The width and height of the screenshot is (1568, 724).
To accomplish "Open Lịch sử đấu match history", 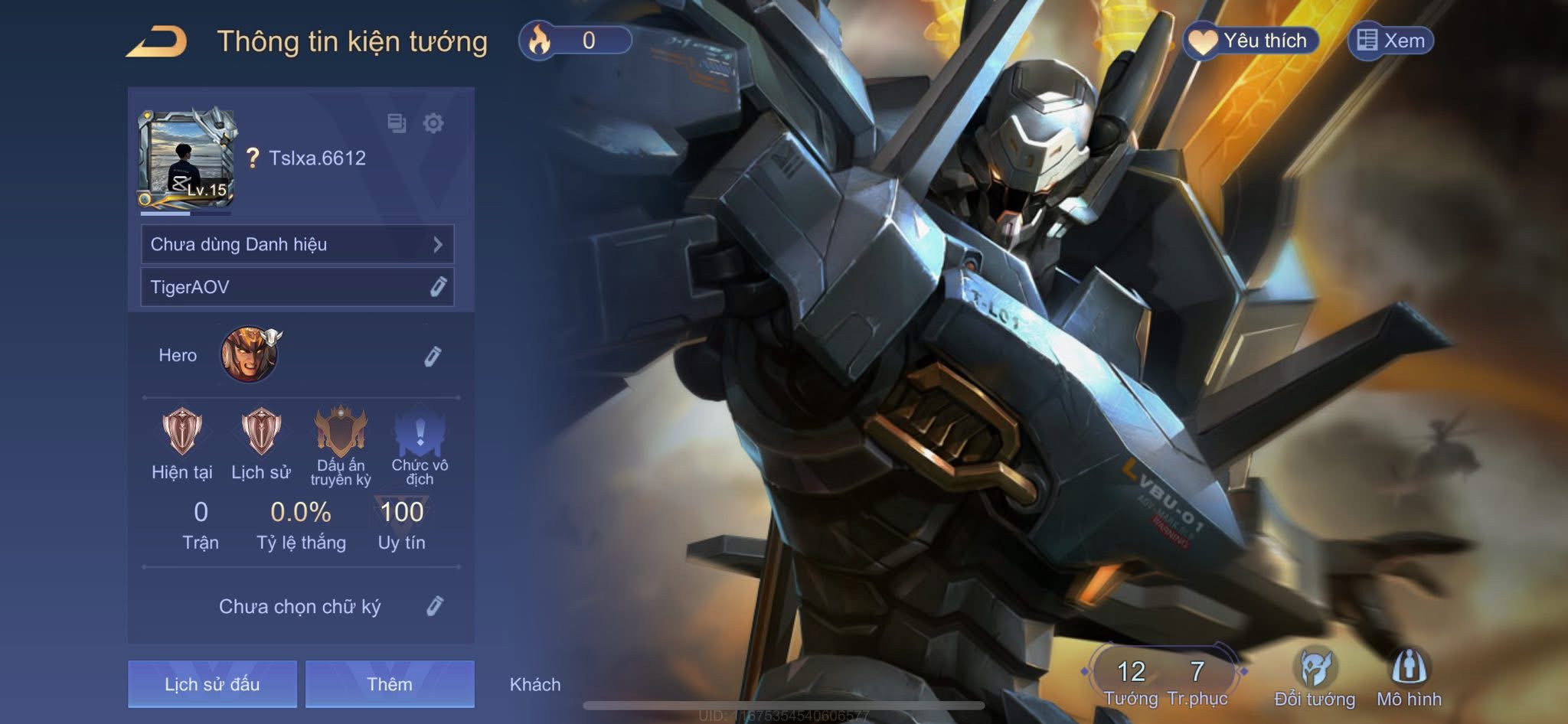I will coord(212,684).
